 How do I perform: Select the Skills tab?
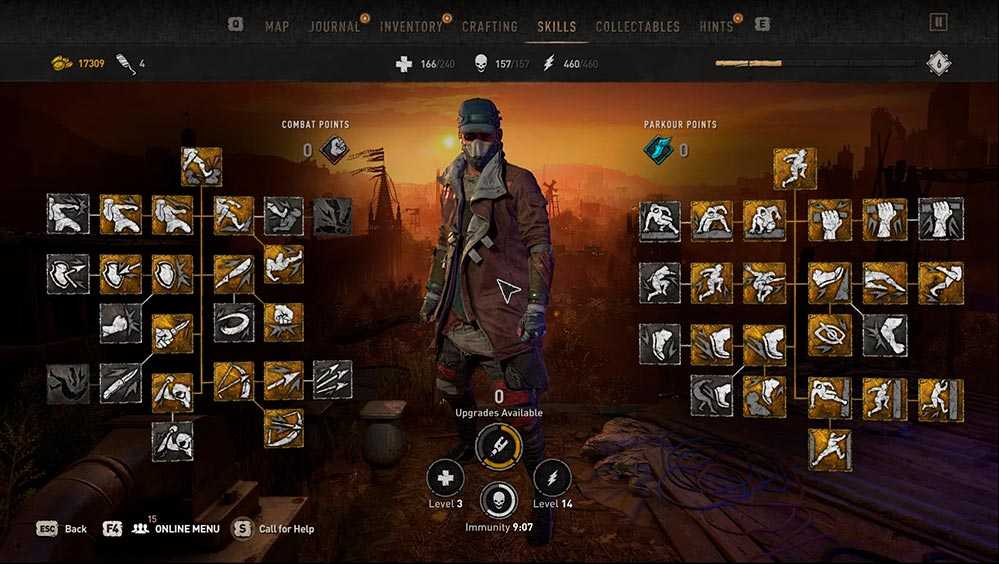pos(556,26)
